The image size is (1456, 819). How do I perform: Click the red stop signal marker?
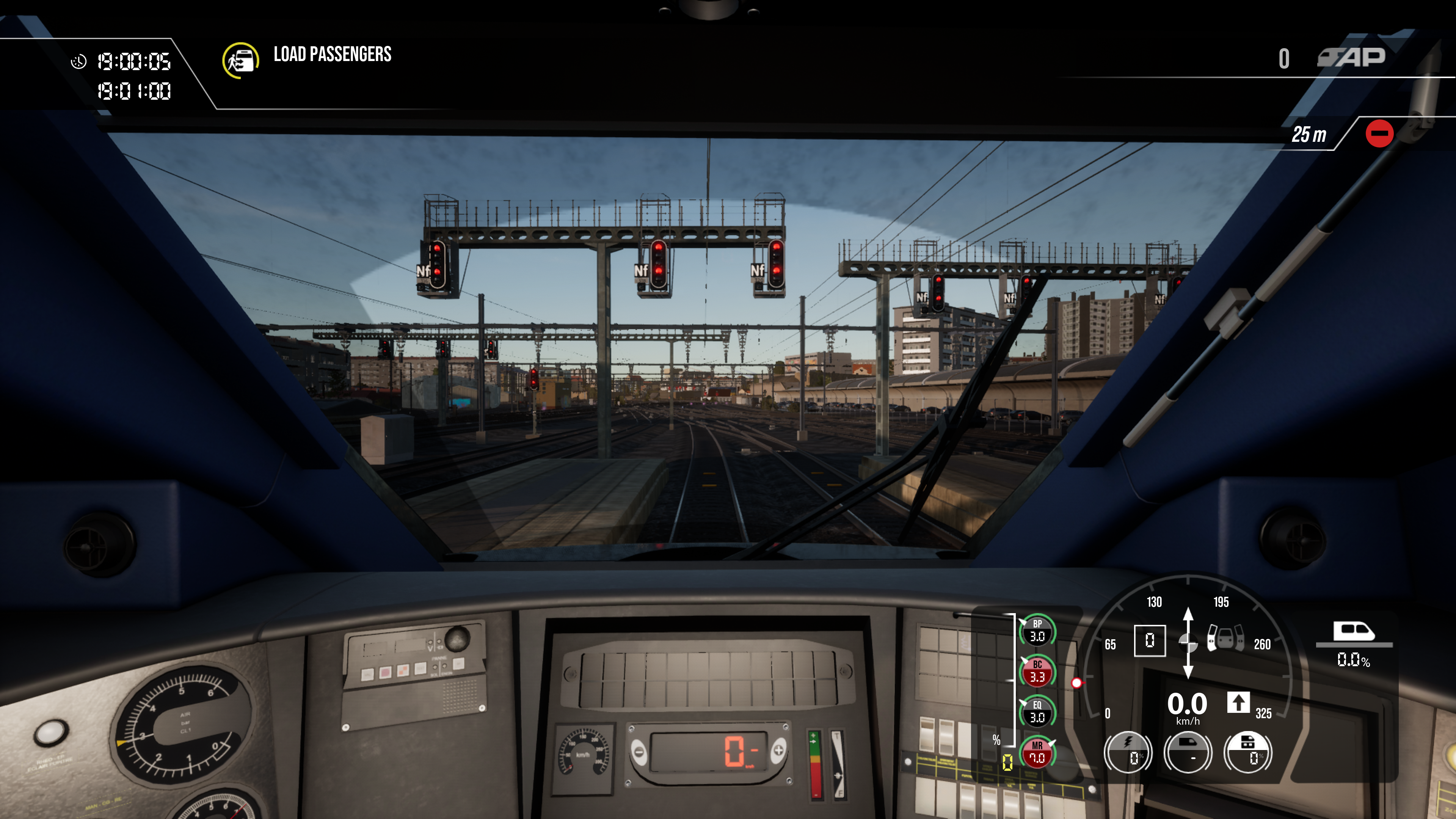[x=1379, y=134]
